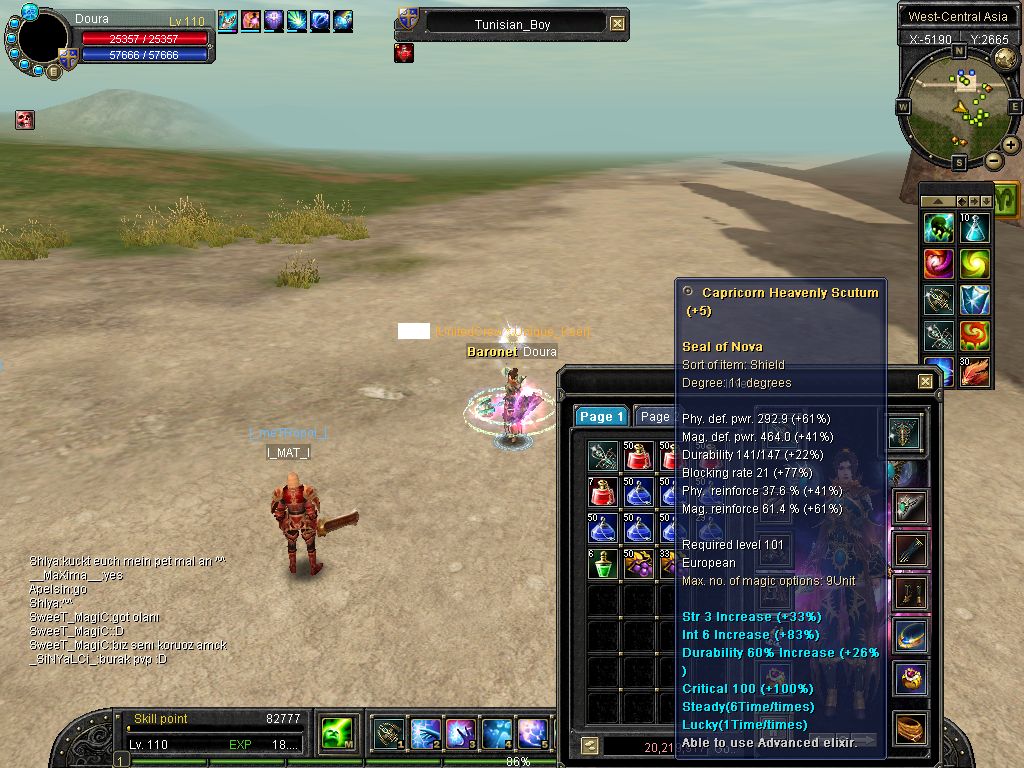Screen dimensions: 1024x768
Task: Close the inventory window
Action: coord(925,381)
